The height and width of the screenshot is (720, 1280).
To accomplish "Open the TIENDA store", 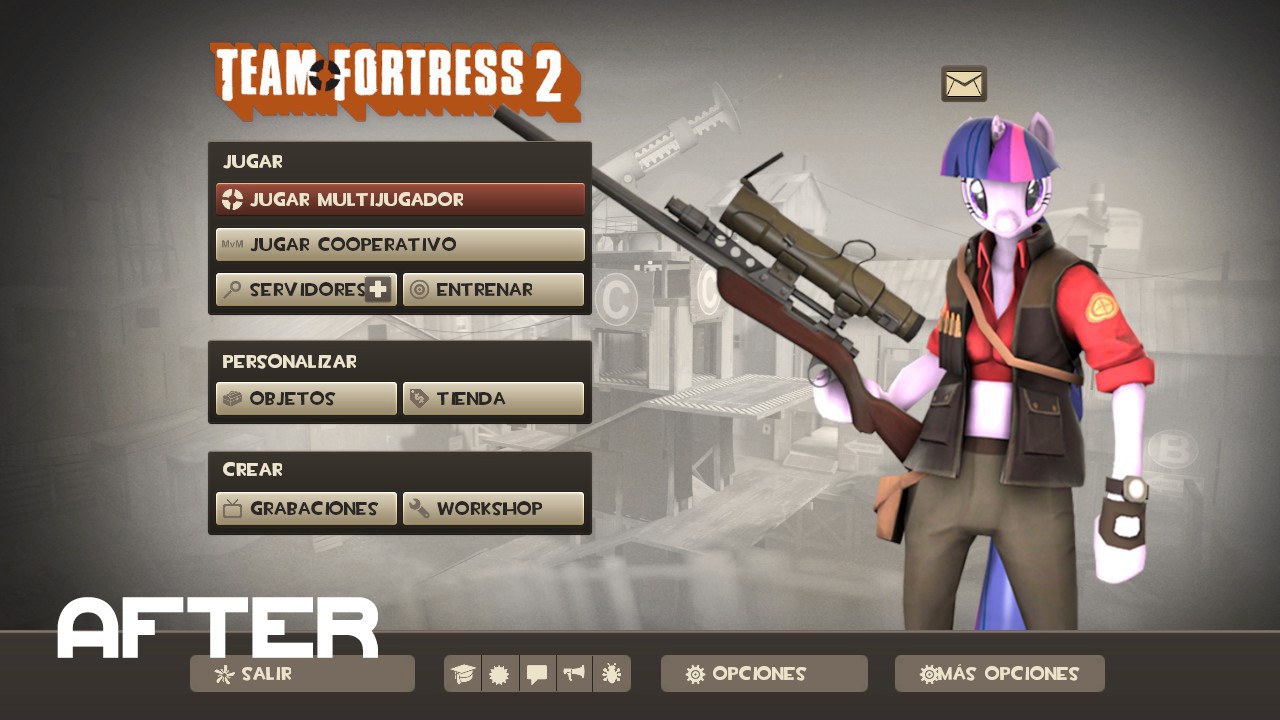I will (x=493, y=398).
